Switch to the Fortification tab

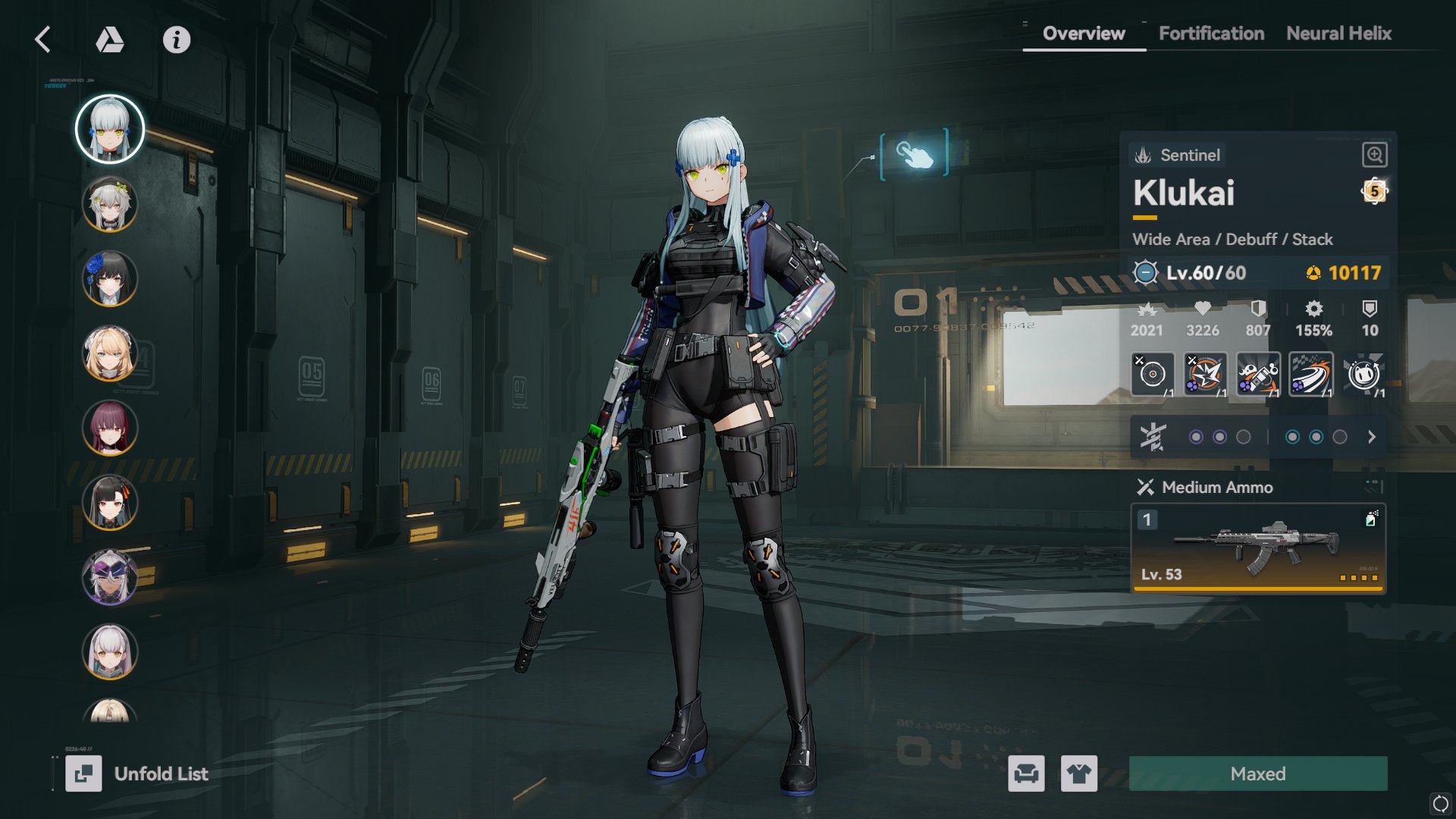pyautogui.click(x=1211, y=33)
